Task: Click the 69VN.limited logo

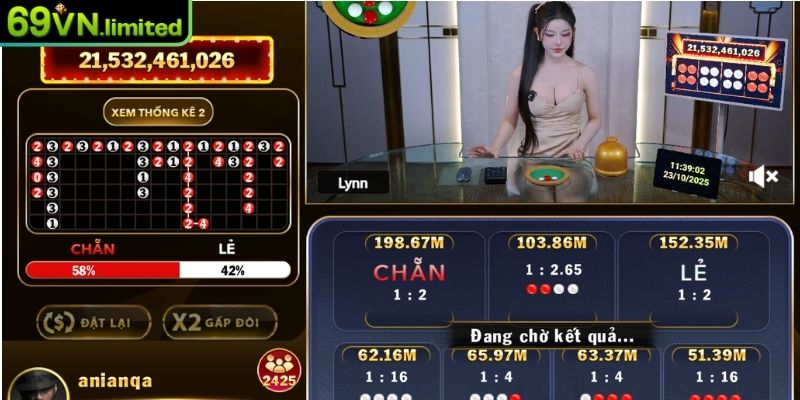Action: 94,22
